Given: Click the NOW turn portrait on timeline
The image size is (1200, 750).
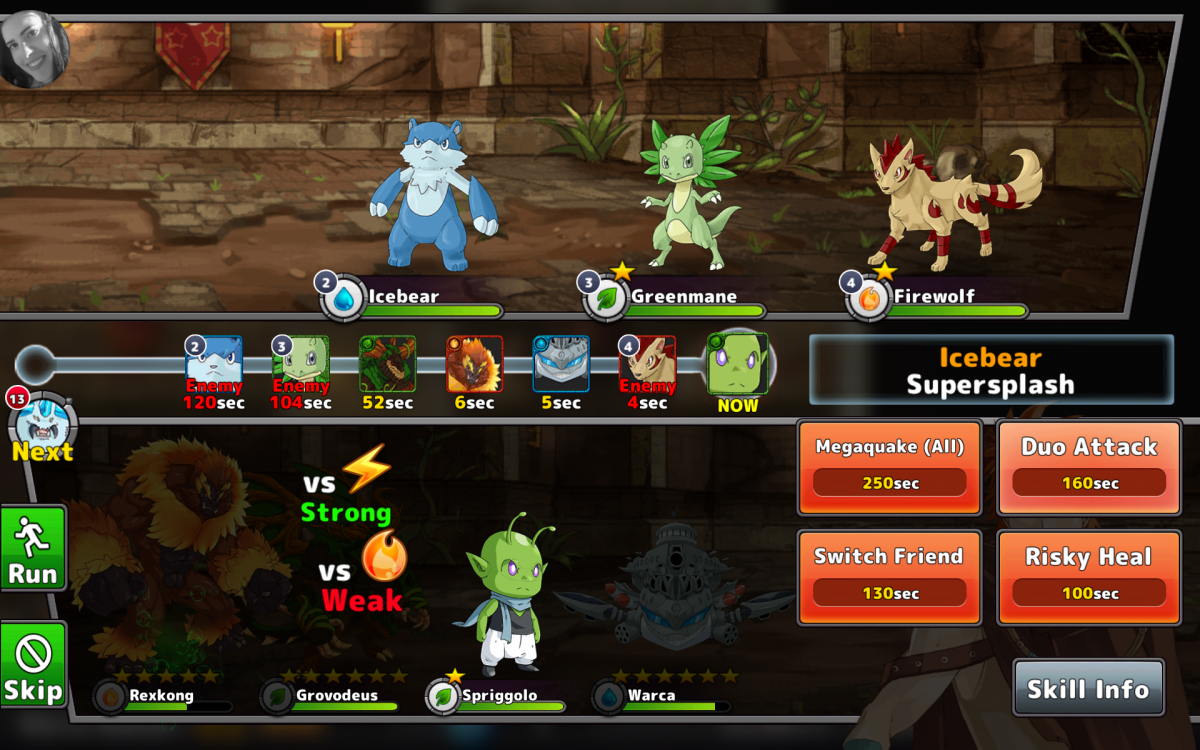Looking at the screenshot, I should pos(737,365).
